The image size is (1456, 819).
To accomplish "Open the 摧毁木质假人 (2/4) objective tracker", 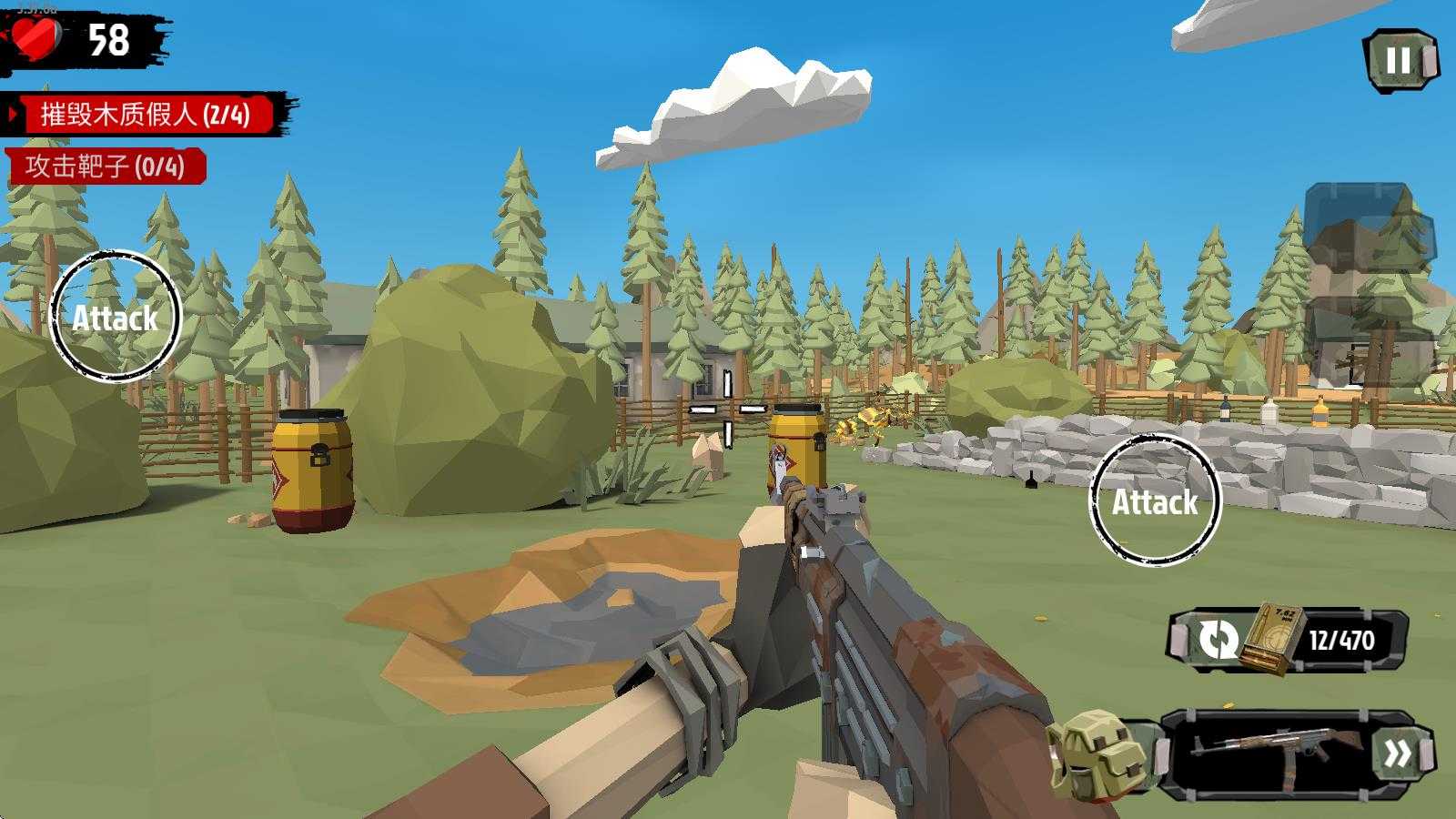I will coord(146,115).
